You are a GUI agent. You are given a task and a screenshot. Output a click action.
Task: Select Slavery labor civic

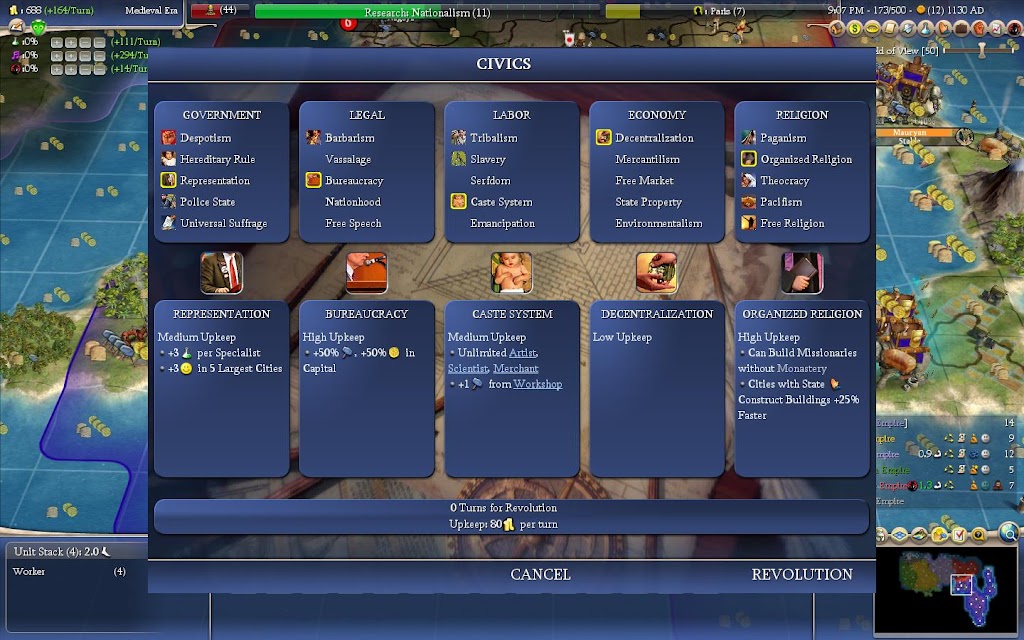(x=488, y=159)
